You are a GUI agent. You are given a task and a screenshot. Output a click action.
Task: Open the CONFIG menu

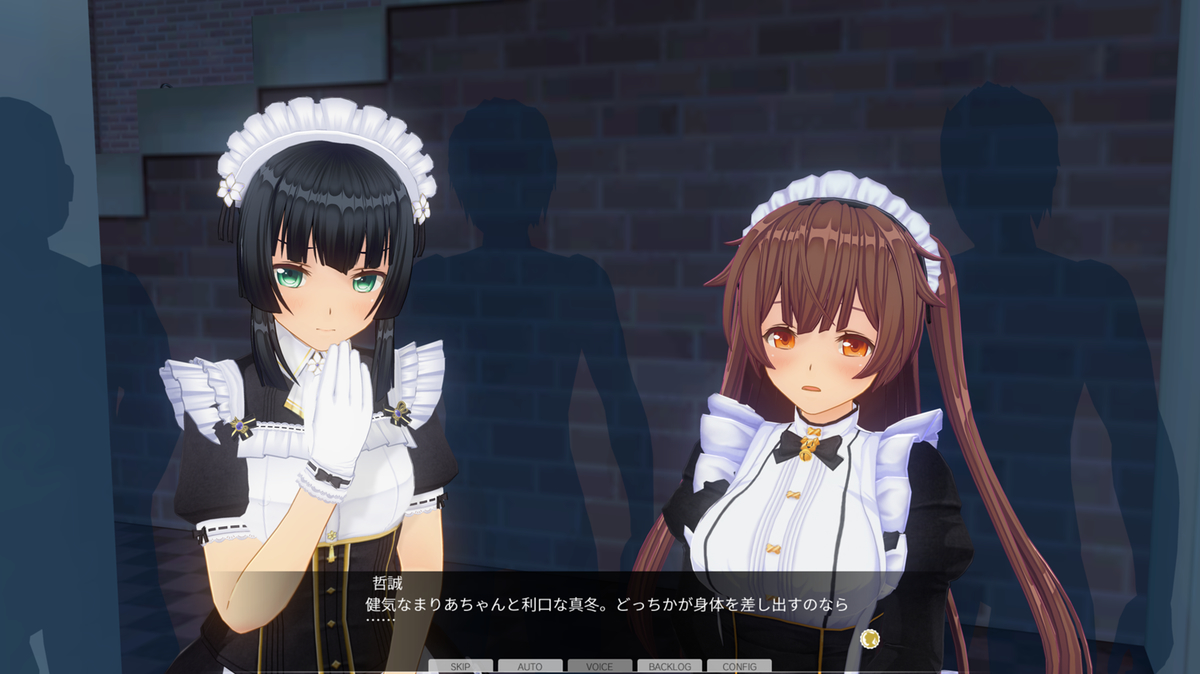739,666
